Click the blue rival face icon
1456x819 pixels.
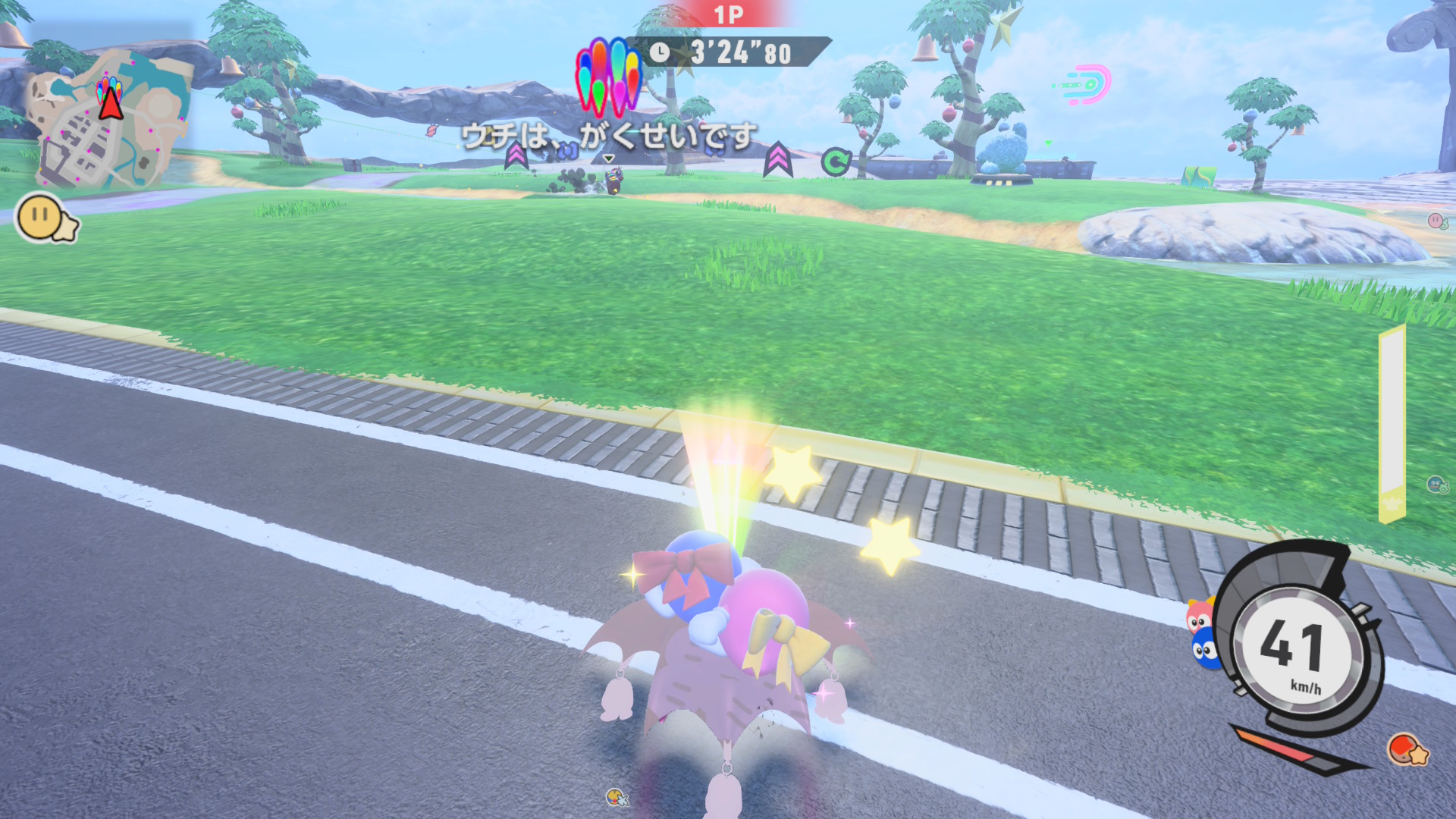click(x=1437, y=484)
